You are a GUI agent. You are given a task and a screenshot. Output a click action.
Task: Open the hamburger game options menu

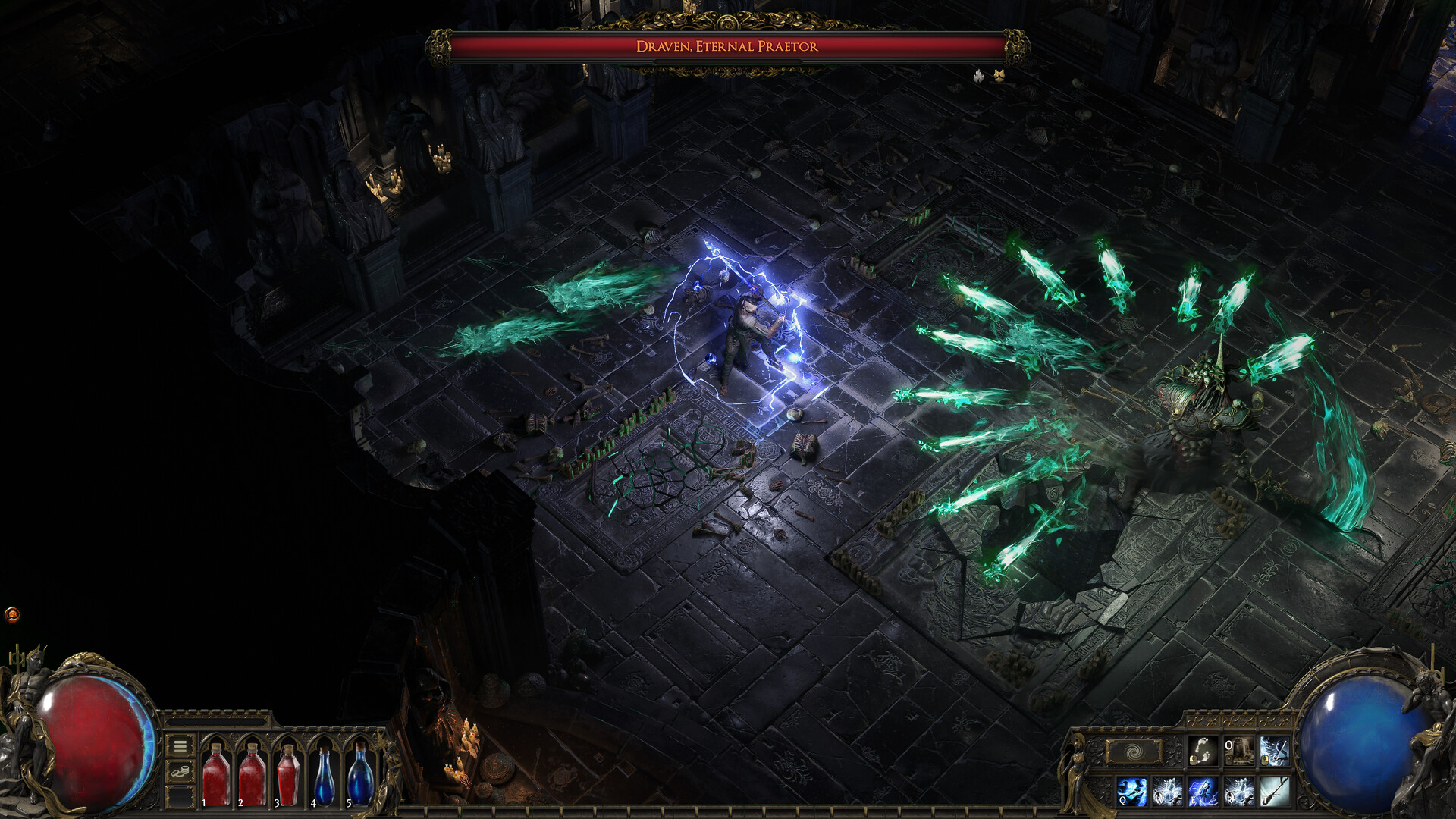[180, 747]
